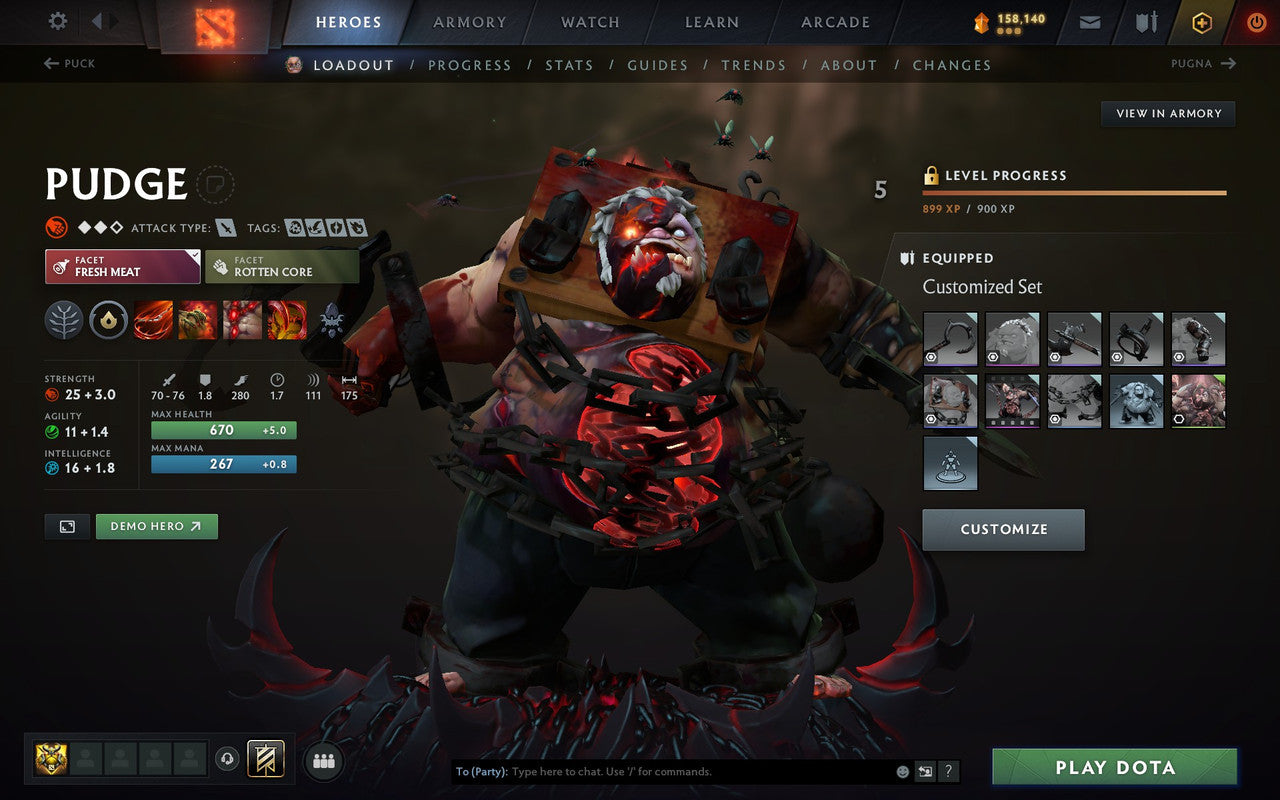Open the chat emoticon picker
Viewport: 1280px width, 800px height.
pyautogui.click(x=903, y=771)
